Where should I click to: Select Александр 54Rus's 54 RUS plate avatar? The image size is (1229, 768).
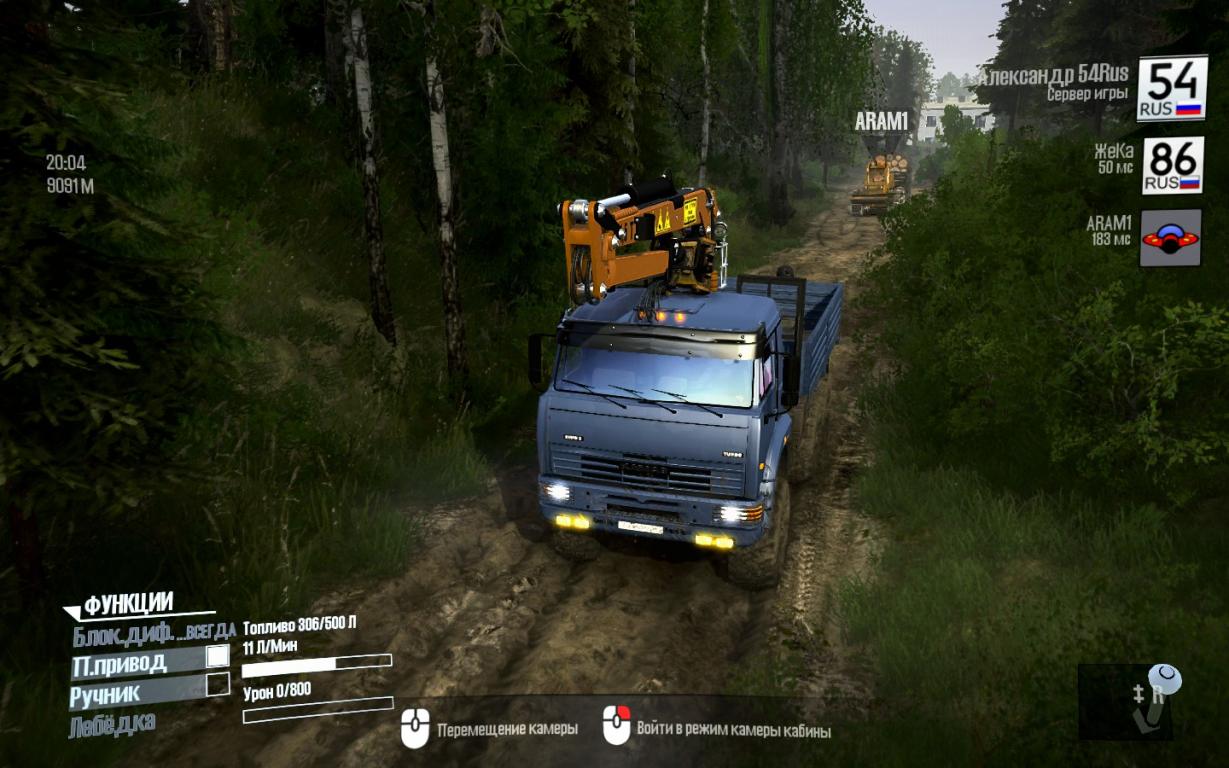point(1171,88)
